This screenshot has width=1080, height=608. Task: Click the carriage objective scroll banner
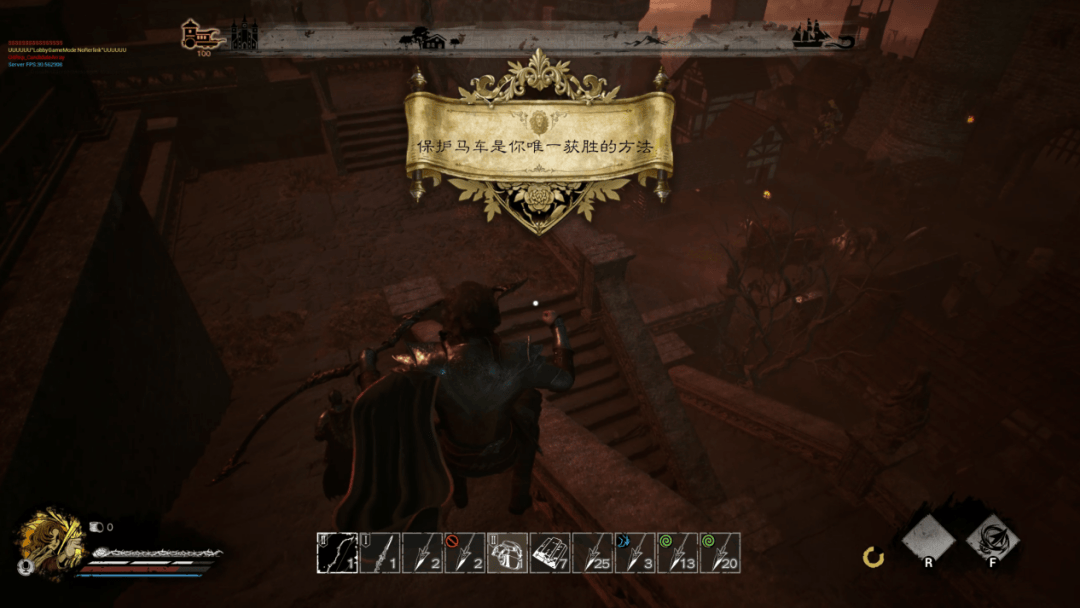[x=538, y=146]
